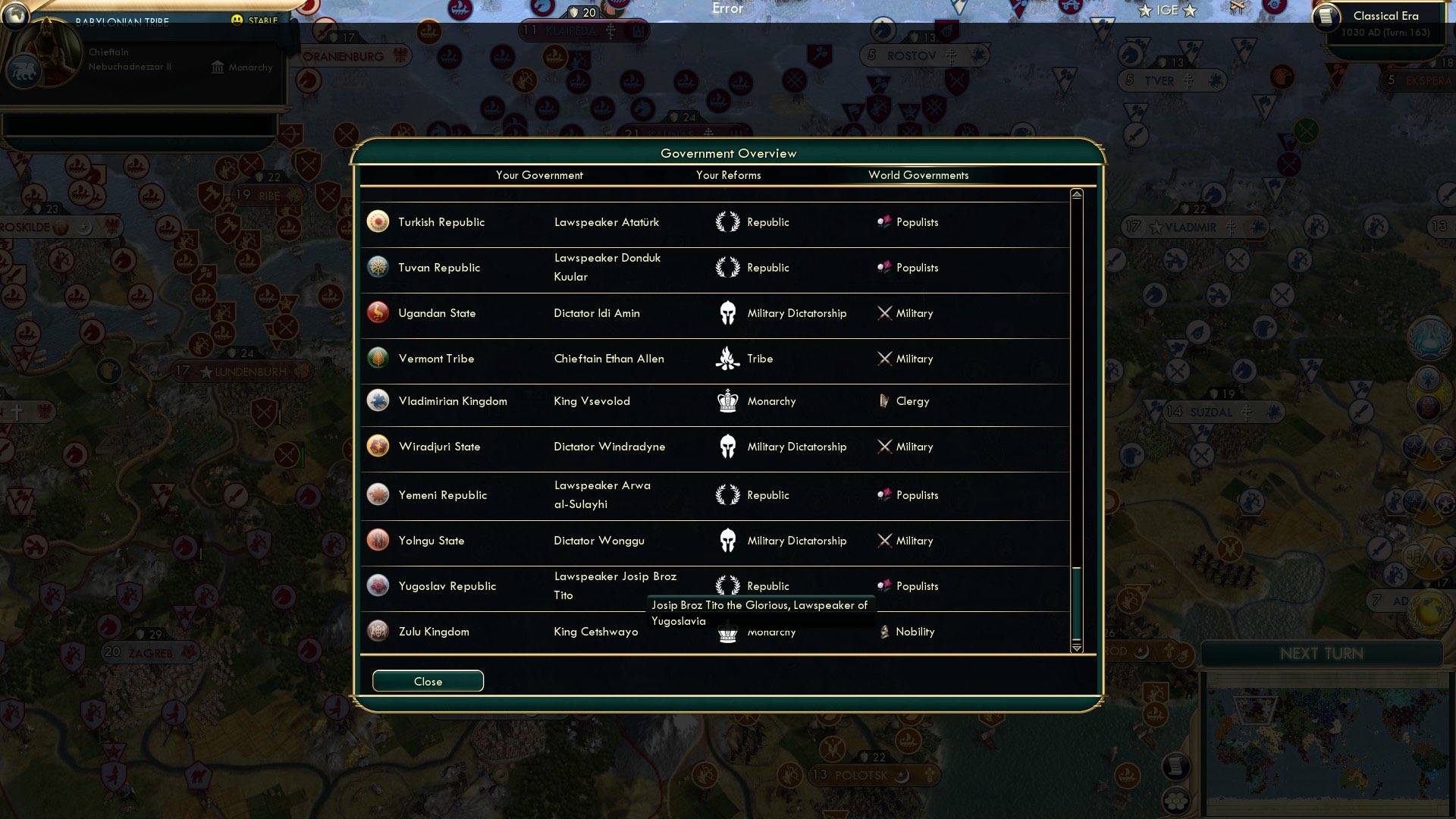Click the Military Dictatorship helmet icon for Ugandan State
The height and width of the screenshot is (819, 1456).
pos(727,312)
